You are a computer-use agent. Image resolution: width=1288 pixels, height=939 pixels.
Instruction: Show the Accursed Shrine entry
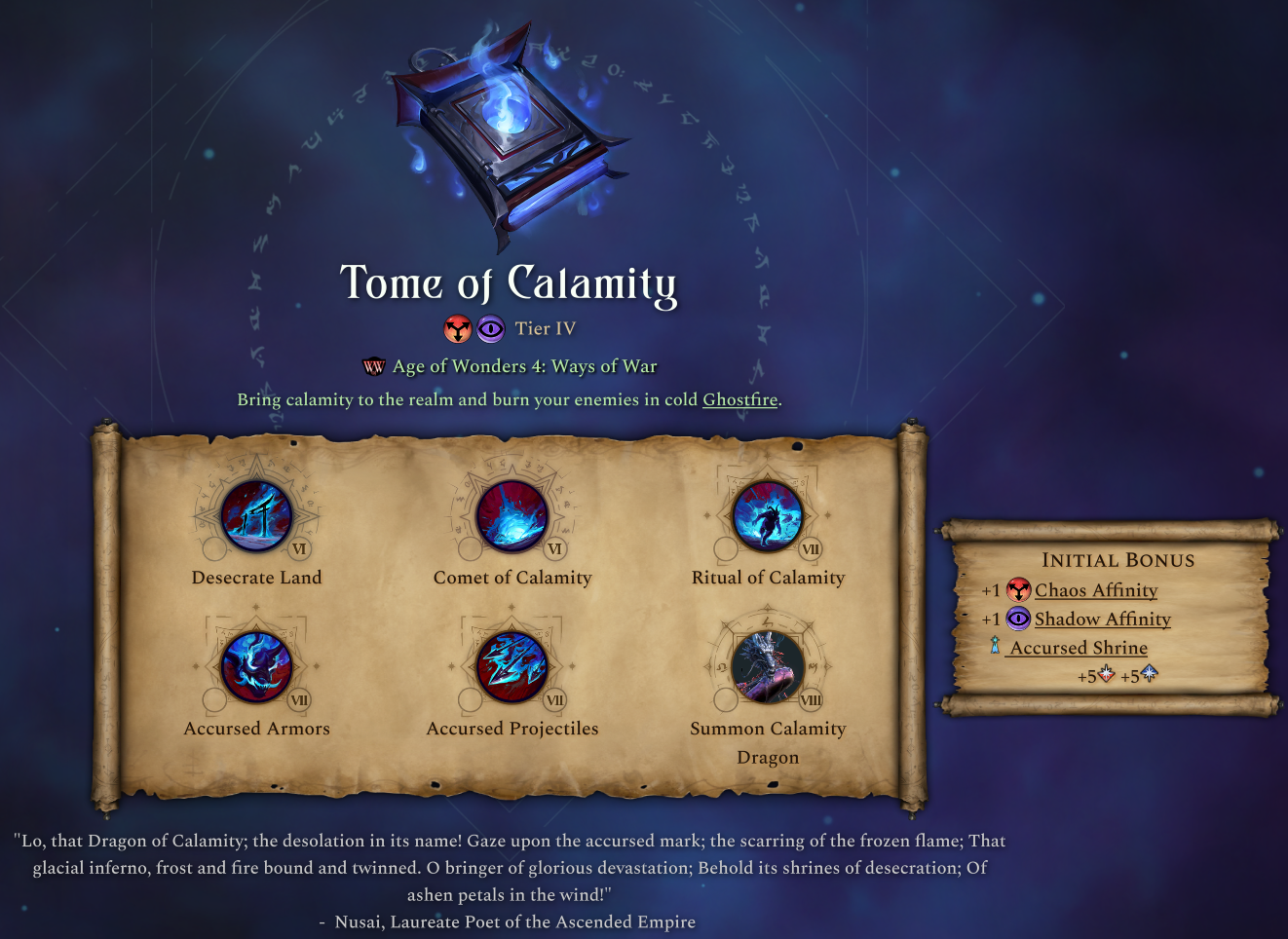click(1078, 648)
